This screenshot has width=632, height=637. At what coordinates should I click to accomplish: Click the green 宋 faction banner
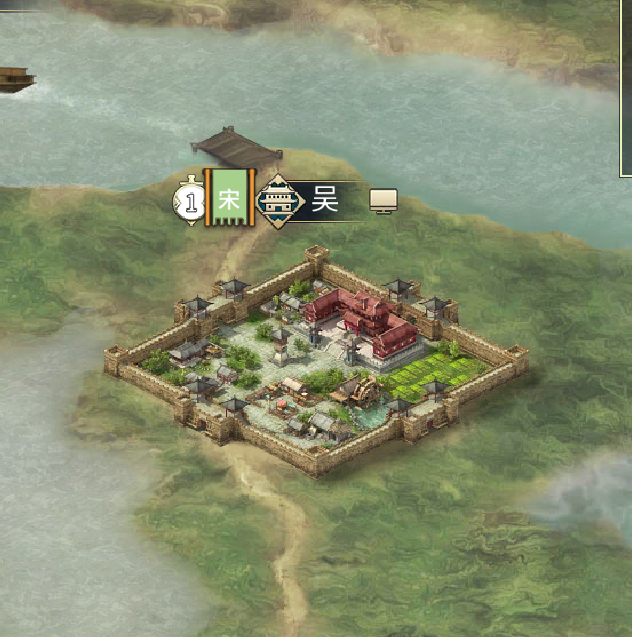point(228,199)
